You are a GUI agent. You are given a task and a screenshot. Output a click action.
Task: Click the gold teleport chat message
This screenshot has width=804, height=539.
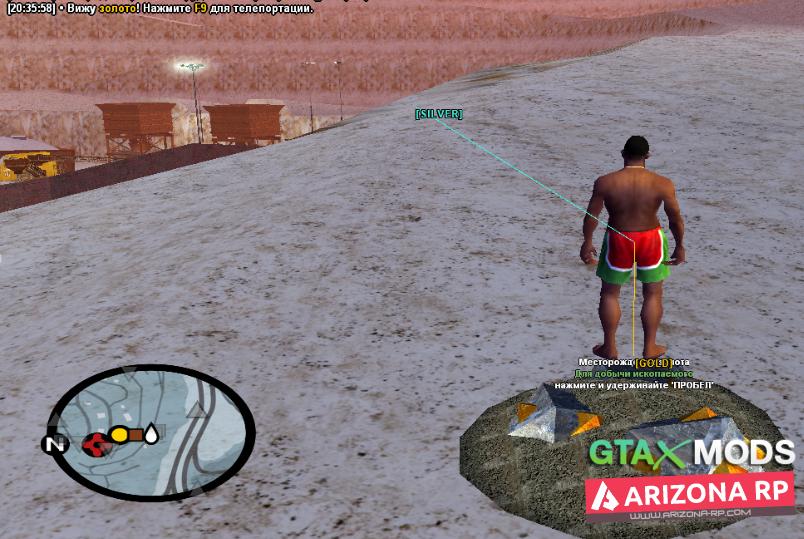tap(160, 8)
